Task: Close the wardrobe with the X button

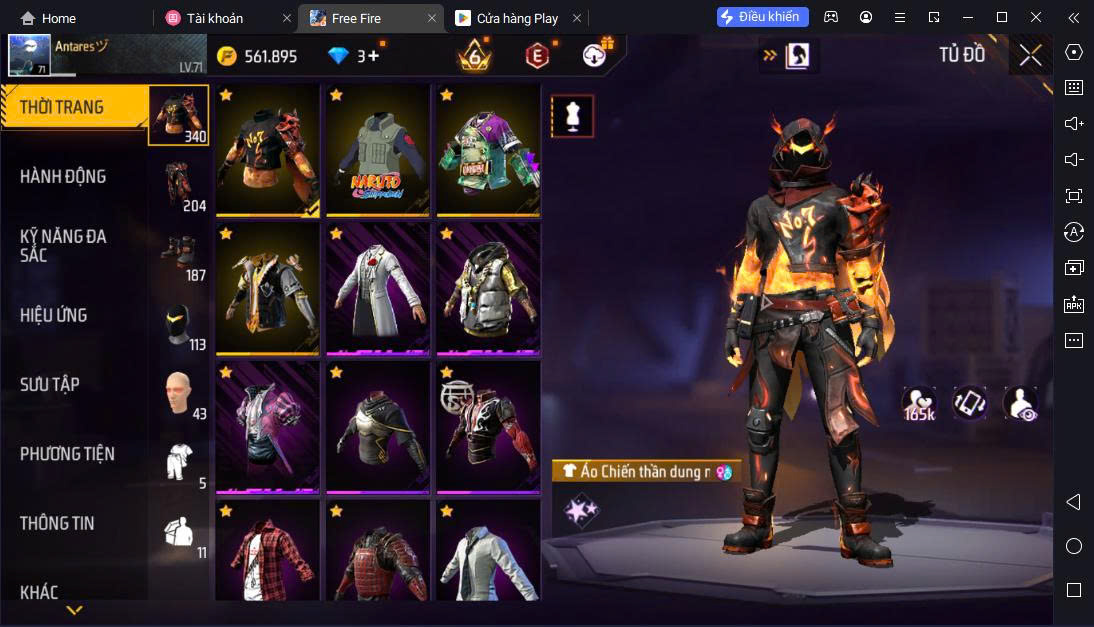Action: [x=1030, y=56]
